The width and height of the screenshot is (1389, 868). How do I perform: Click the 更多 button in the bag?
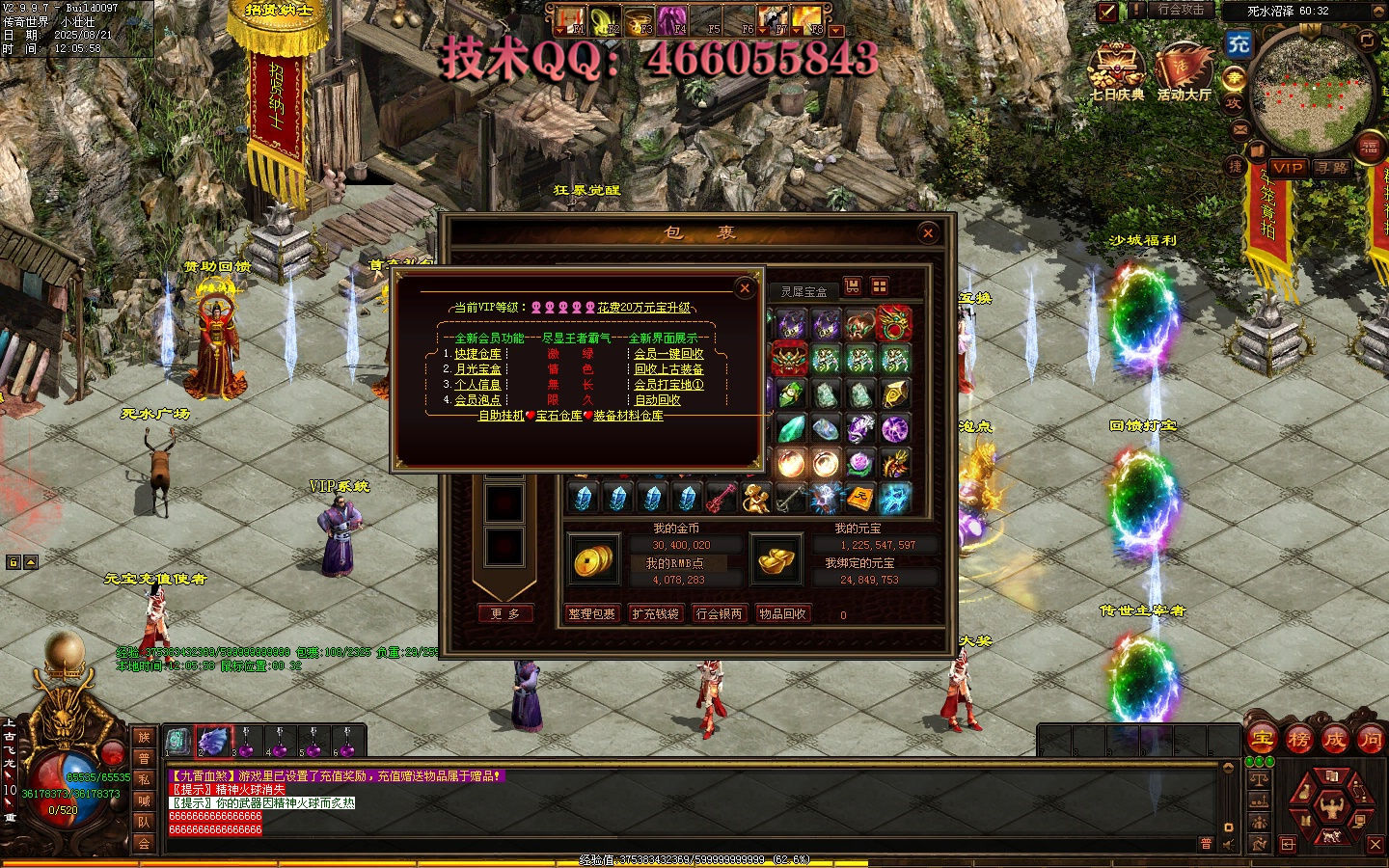[505, 614]
